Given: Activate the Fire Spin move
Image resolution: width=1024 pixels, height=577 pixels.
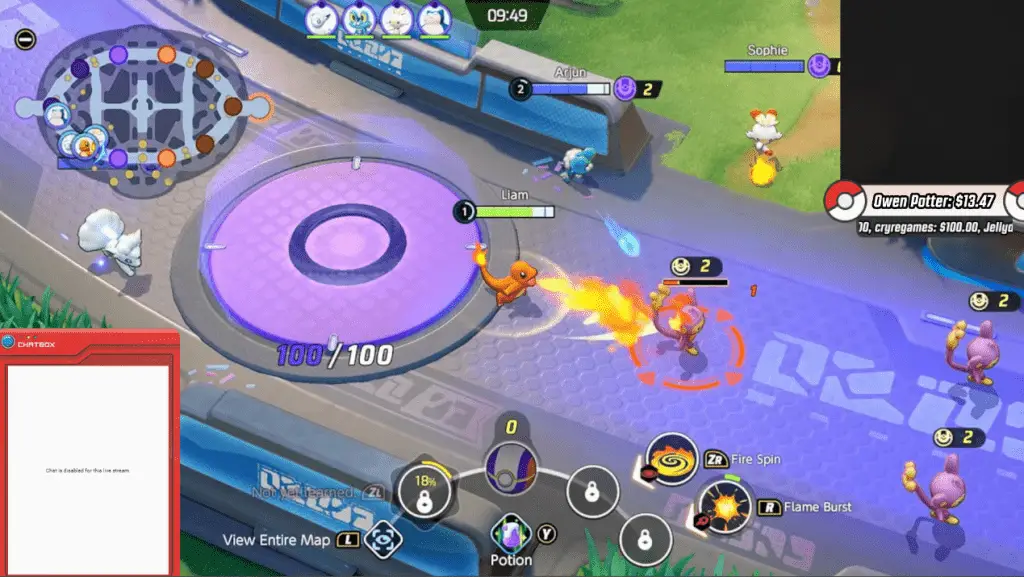Looking at the screenshot, I should pyautogui.click(x=671, y=460).
